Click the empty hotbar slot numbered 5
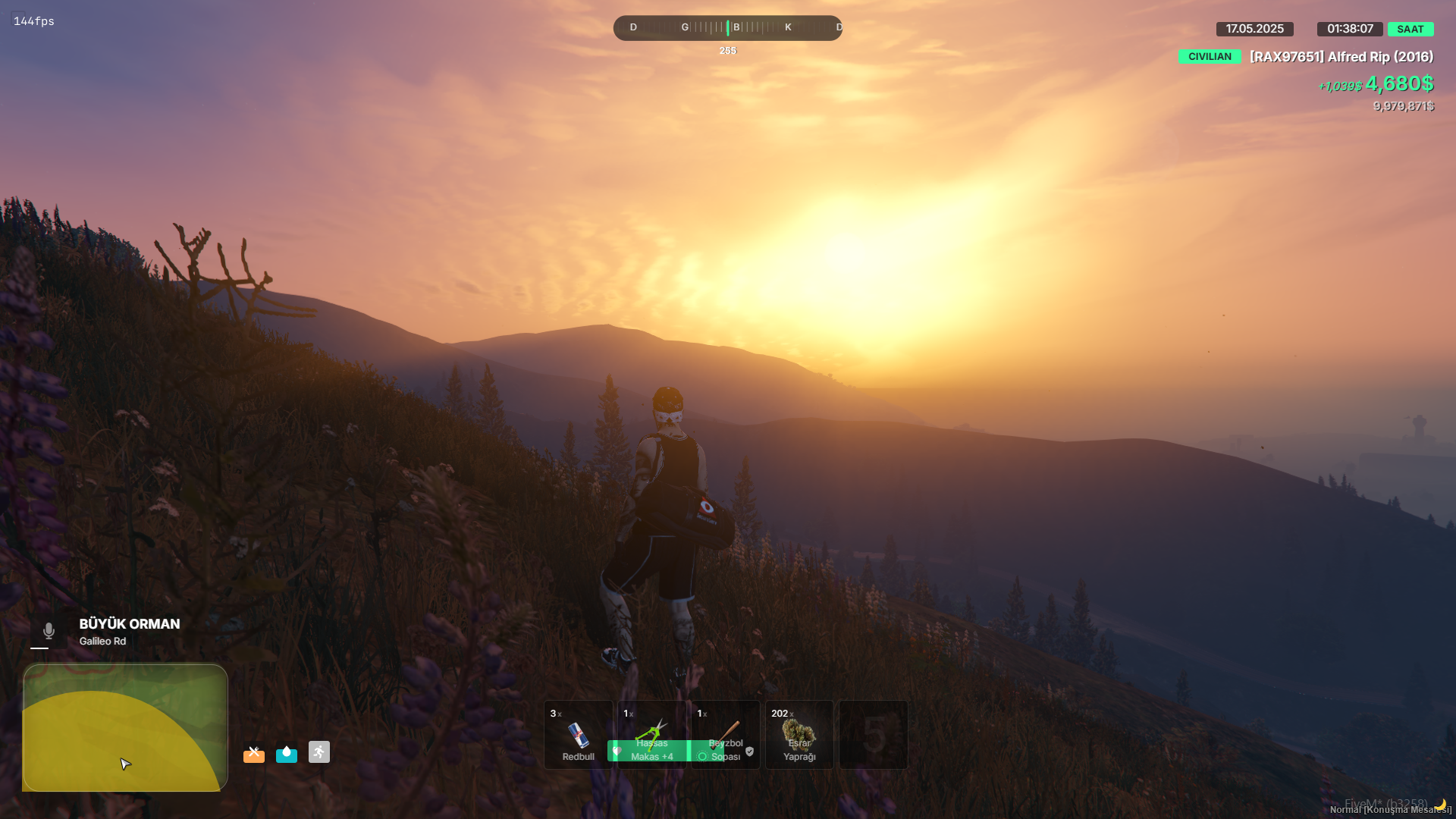This screenshot has width=1456, height=819. pyautogui.click(x=873, y=734)
